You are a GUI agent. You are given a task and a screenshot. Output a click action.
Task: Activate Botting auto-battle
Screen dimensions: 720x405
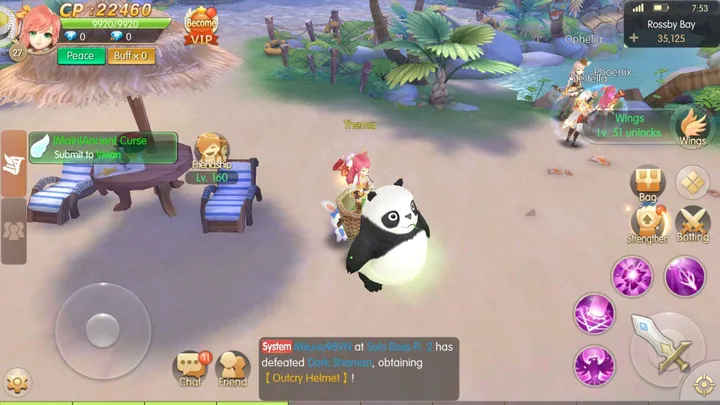coord(692,224)
